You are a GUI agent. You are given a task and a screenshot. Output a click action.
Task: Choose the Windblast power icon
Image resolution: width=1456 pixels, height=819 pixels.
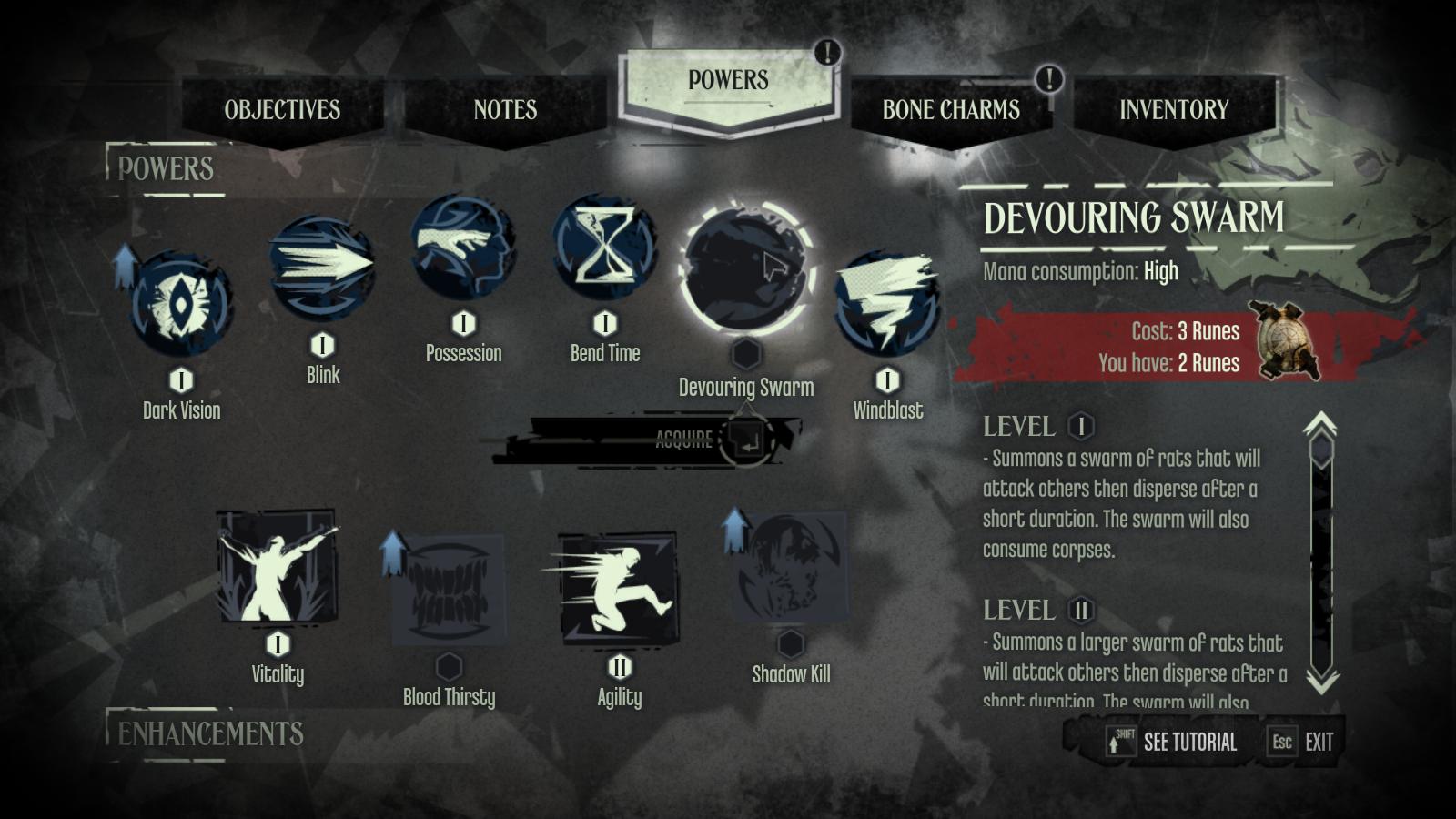[x=887, y=303]
